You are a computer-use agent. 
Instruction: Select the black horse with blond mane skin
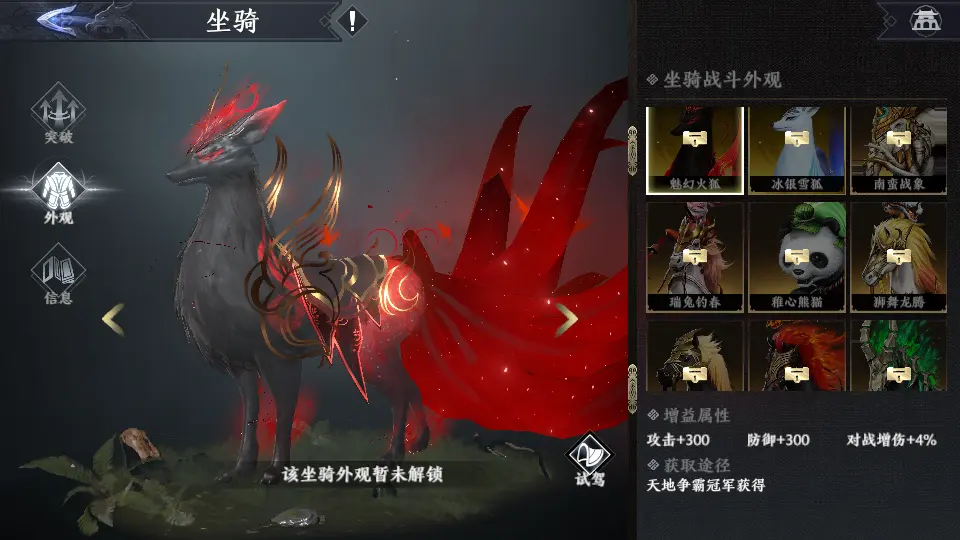click(x=695, y=356)
